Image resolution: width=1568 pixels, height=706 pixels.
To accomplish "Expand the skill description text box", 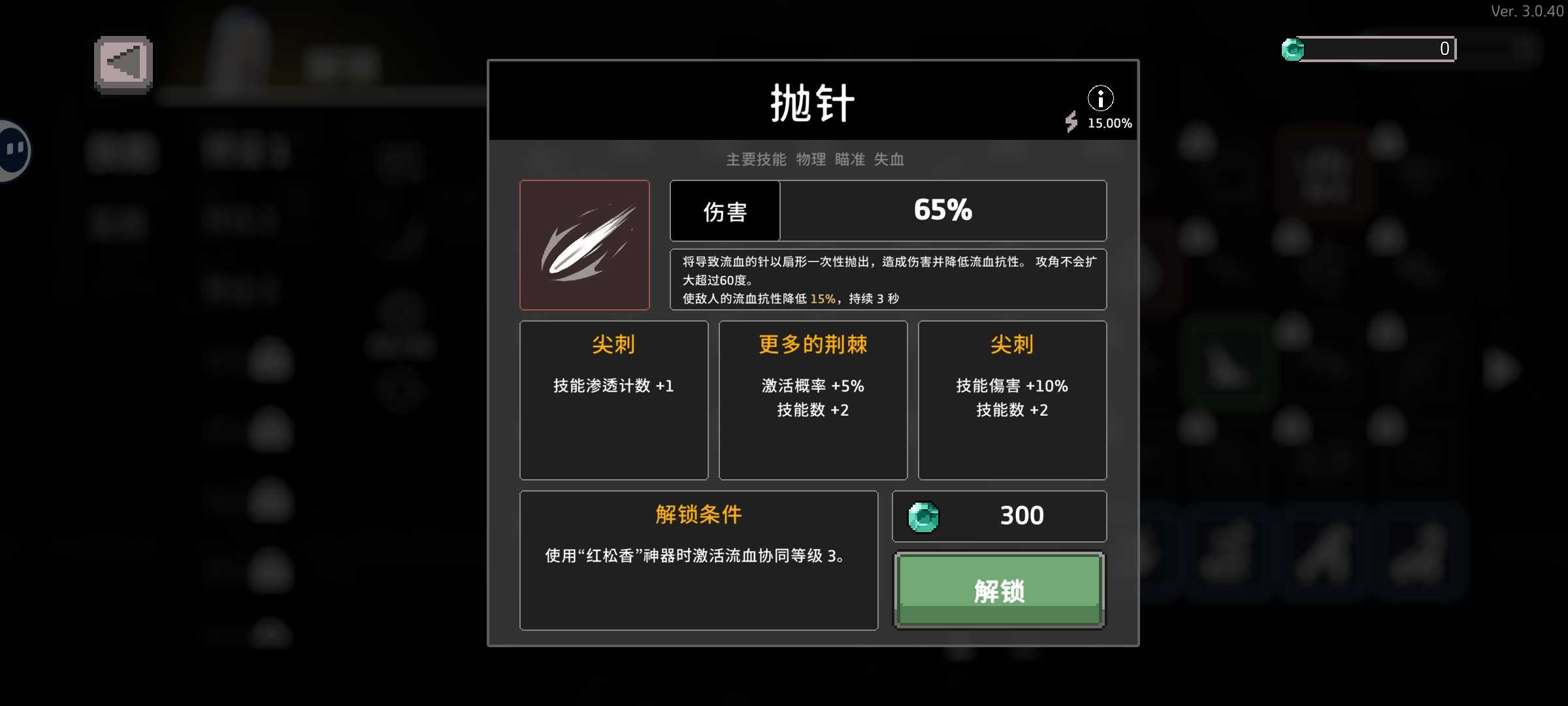I will point(887,279).
